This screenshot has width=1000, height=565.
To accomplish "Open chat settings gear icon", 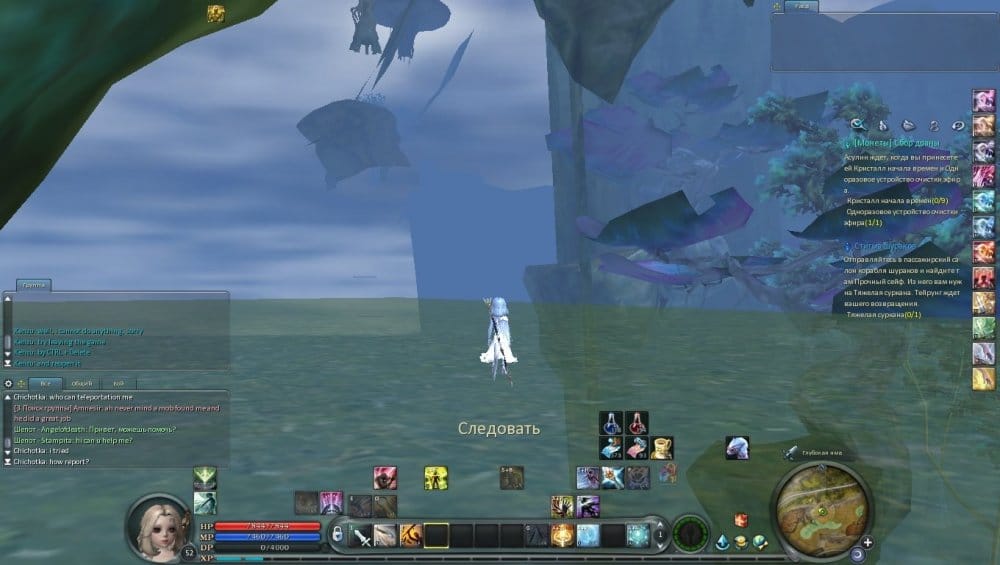I will (9, 383).
